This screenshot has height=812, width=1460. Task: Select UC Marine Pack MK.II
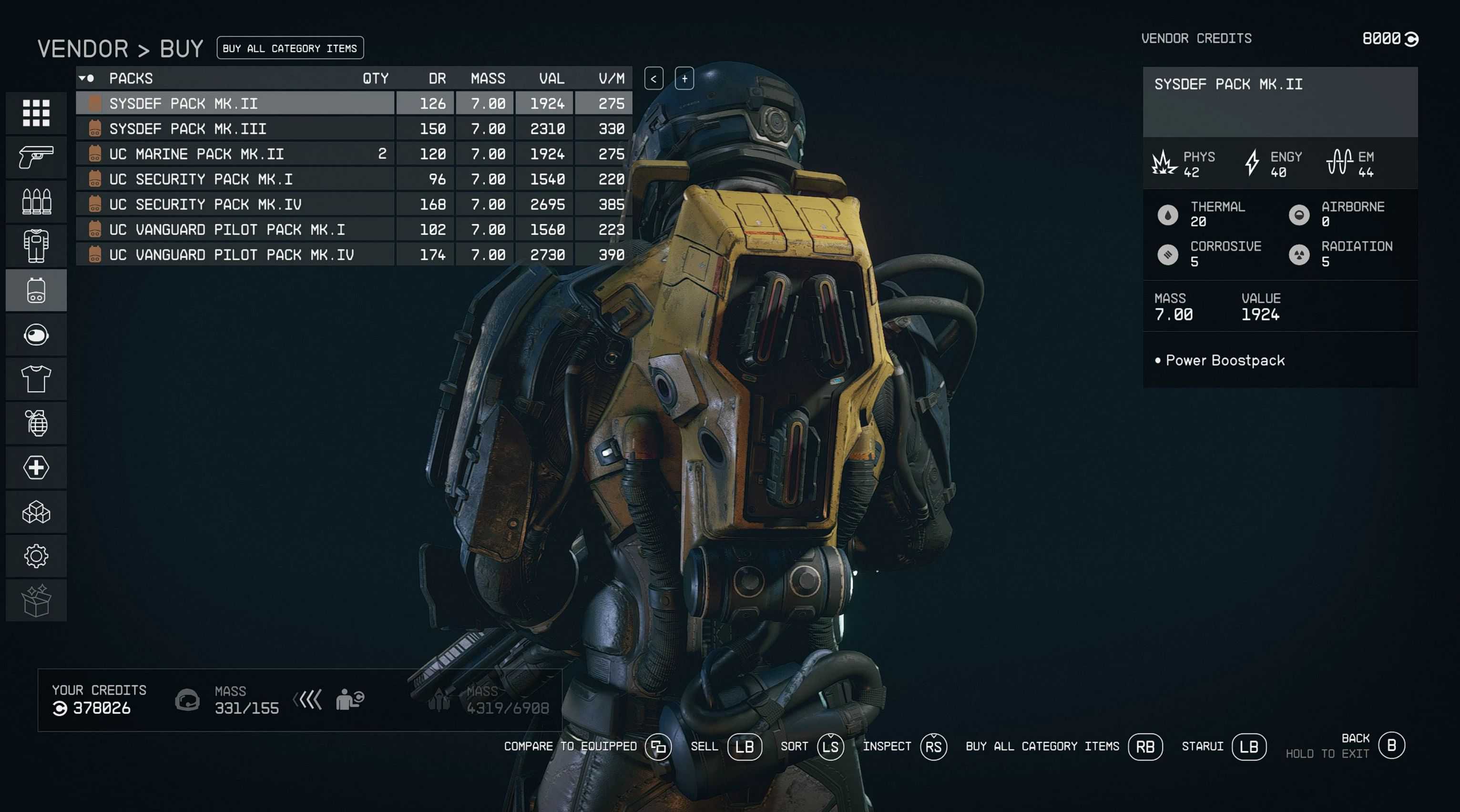click(x=235, y=154)
